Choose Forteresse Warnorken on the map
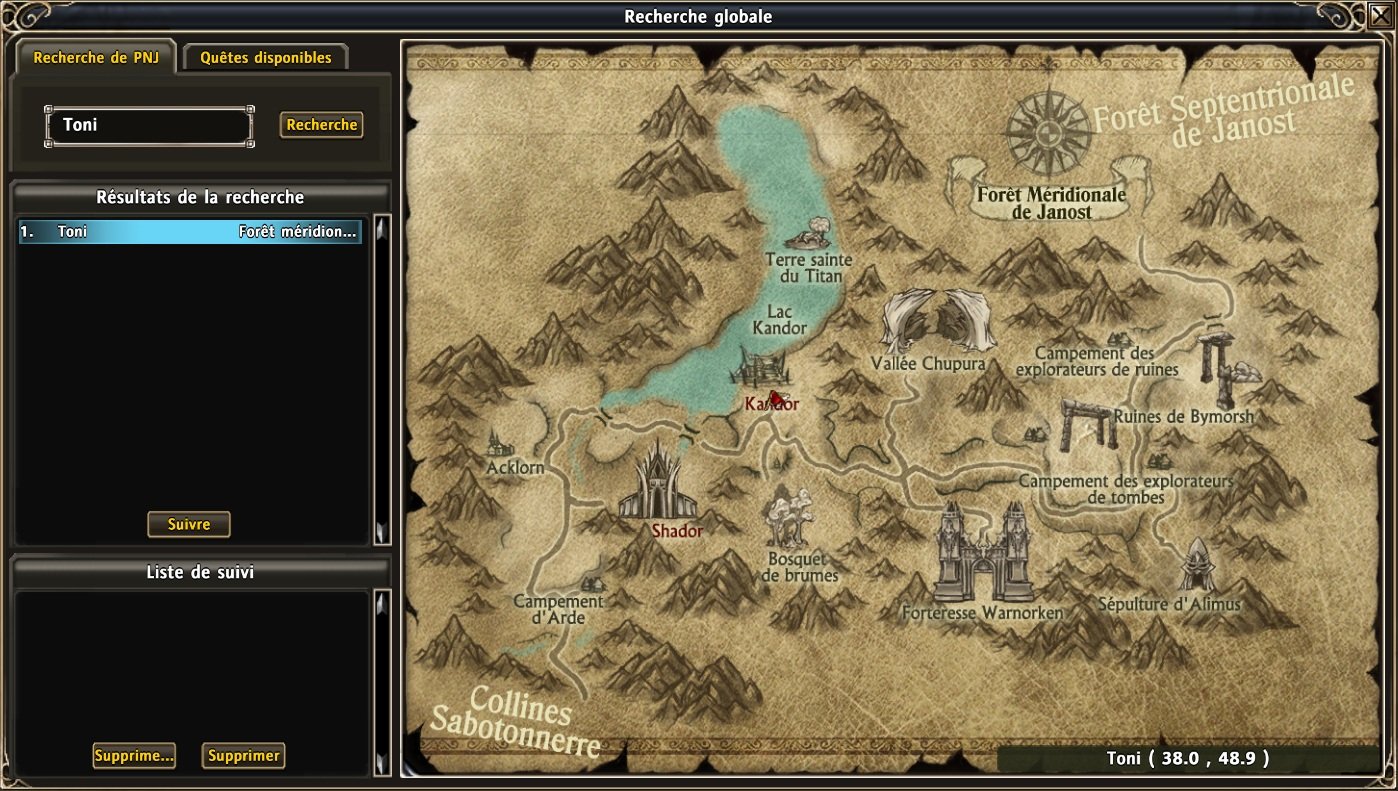Image resolution: width=1398 pixels, height=791 pixels. [x=983, y=555]
